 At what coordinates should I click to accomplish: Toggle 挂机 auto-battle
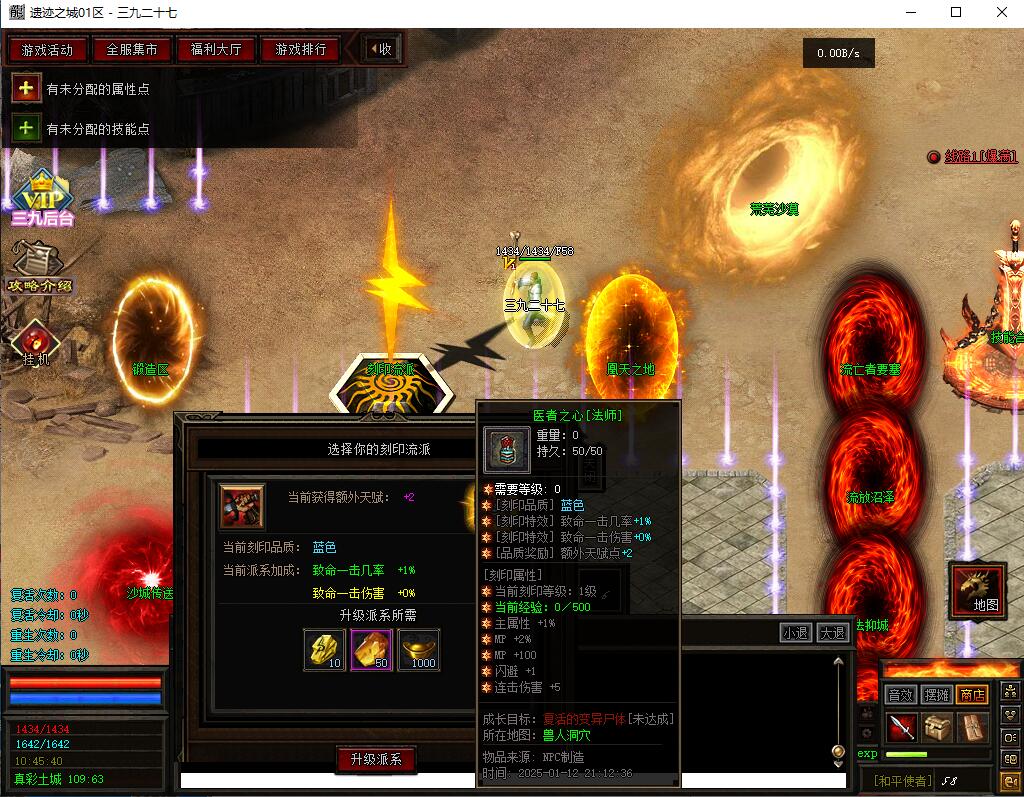[36, 343]
